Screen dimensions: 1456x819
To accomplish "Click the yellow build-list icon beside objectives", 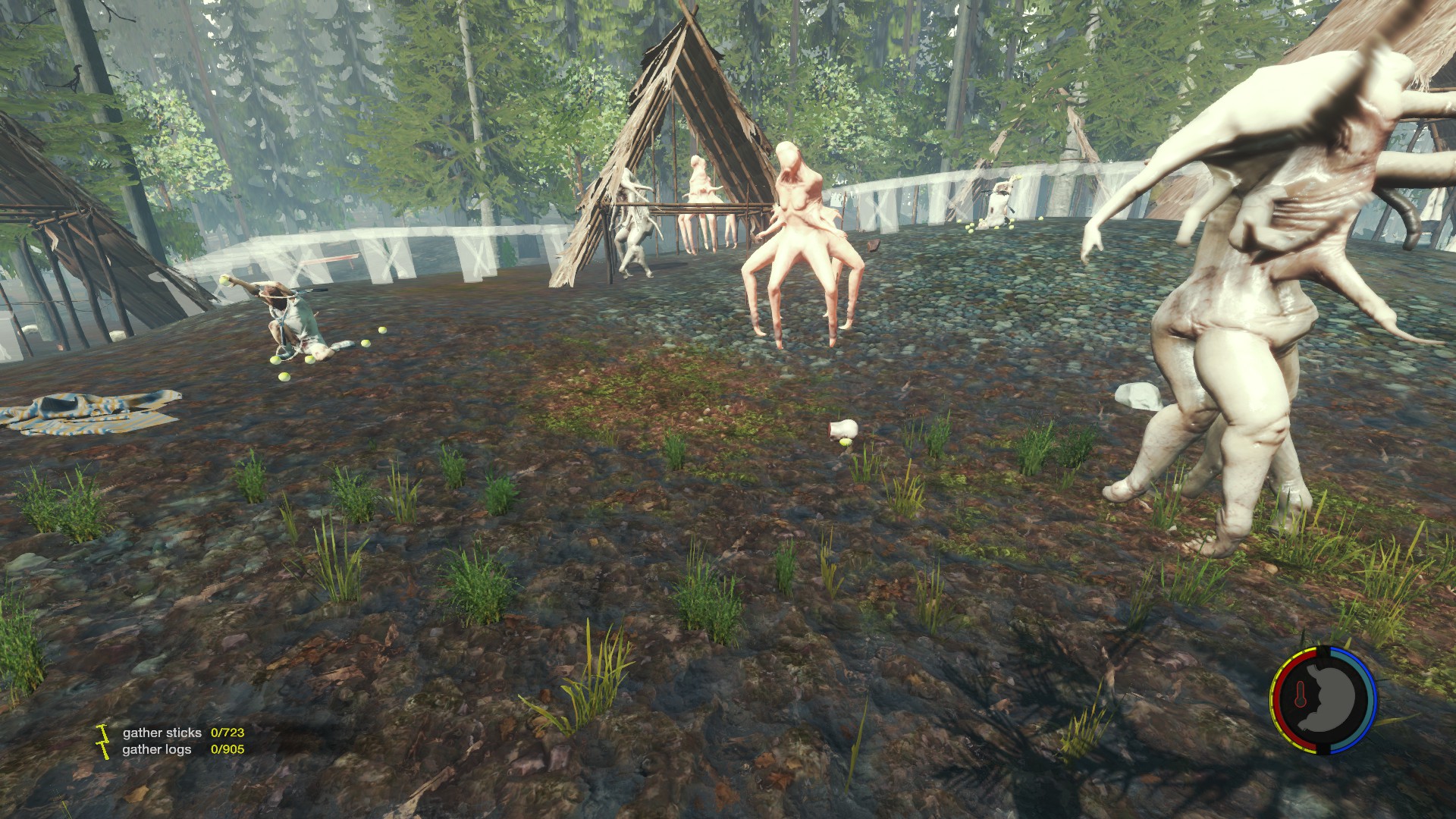I will [102, 740].
